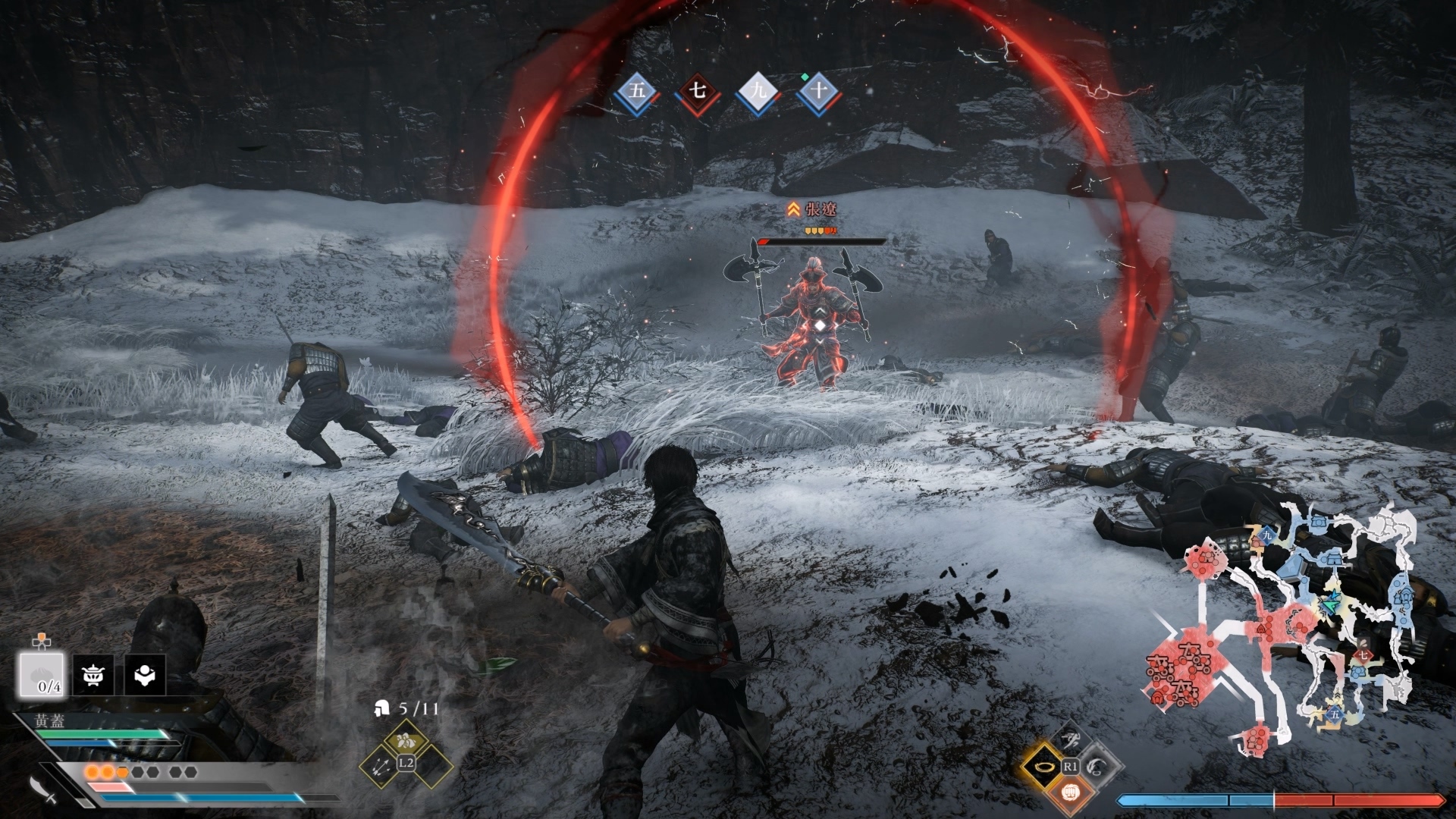Choose the running figure battle art

[1069, 739]
